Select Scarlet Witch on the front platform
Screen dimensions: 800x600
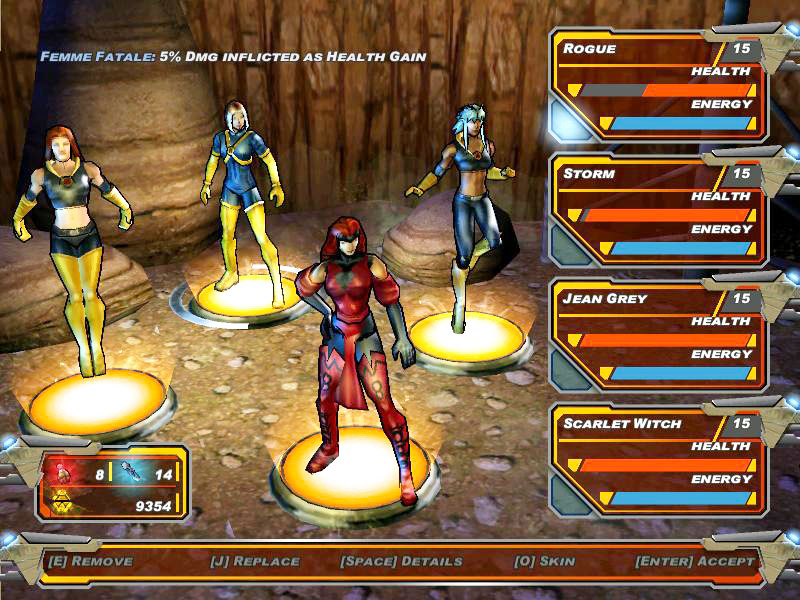[355, 340]
